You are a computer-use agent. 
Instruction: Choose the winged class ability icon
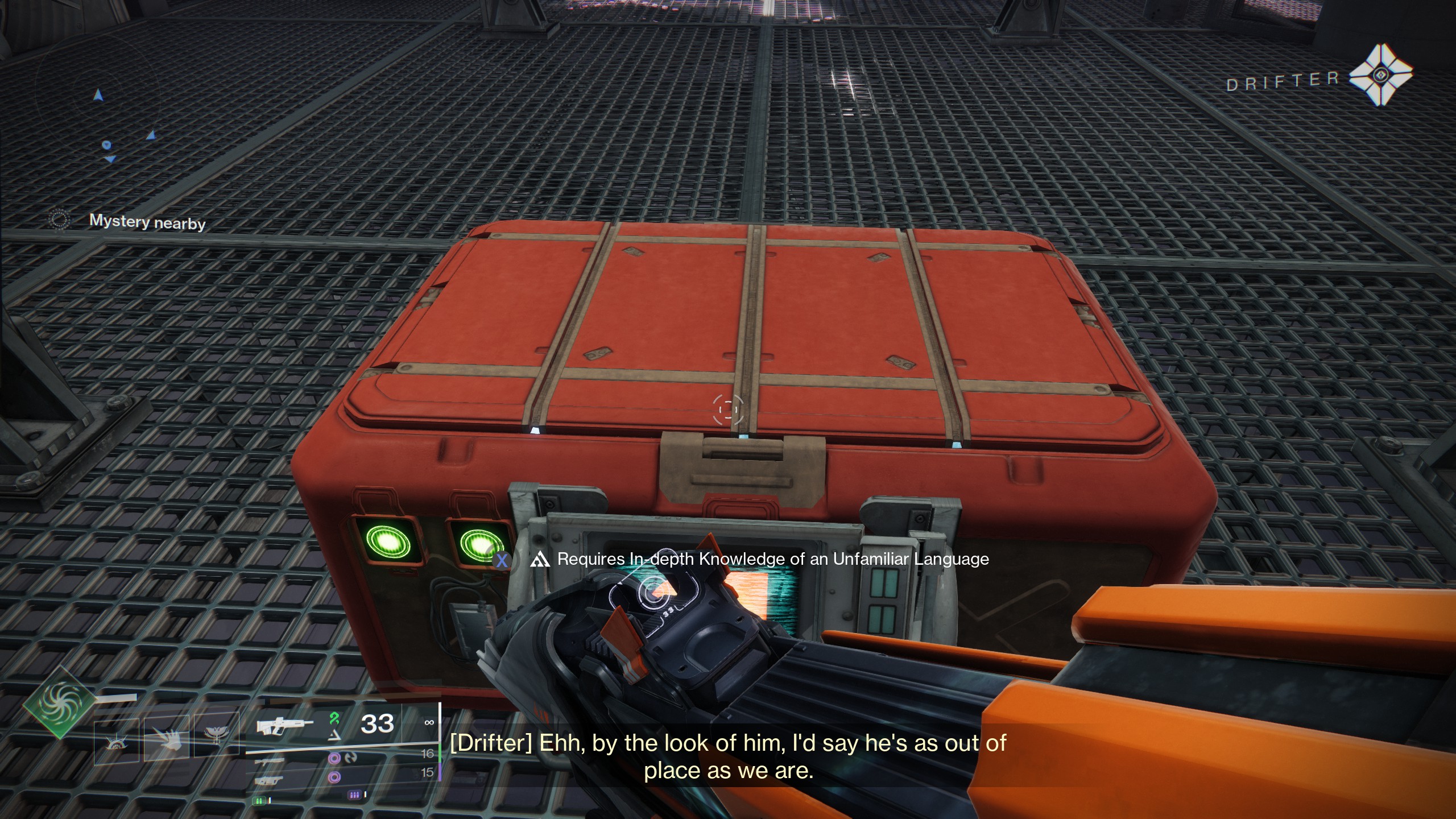click(x=216, y=740)
